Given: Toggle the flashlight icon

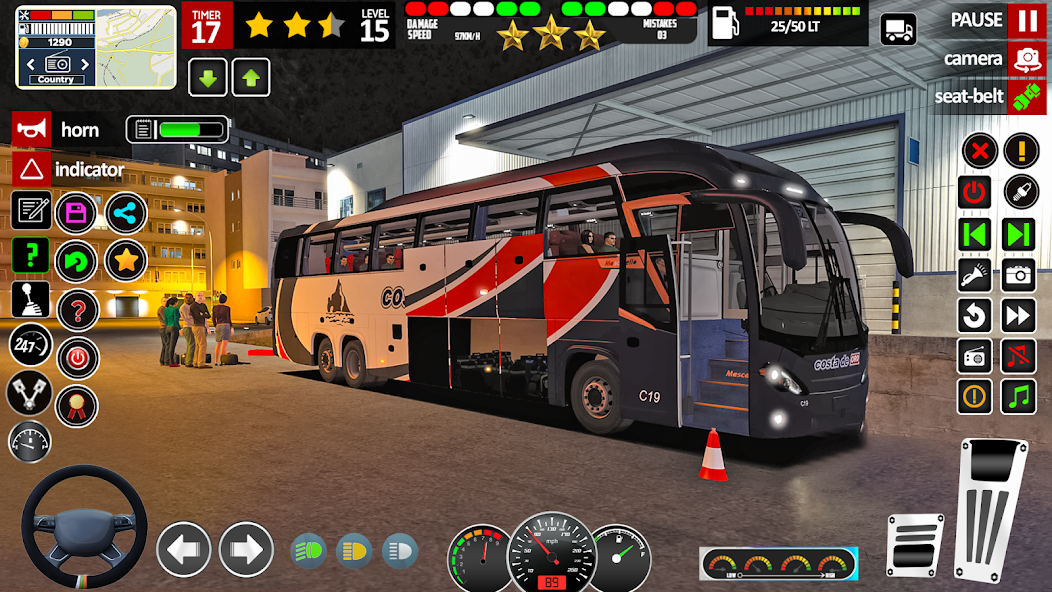Looking at the screenshot, I should click(974, 274).
